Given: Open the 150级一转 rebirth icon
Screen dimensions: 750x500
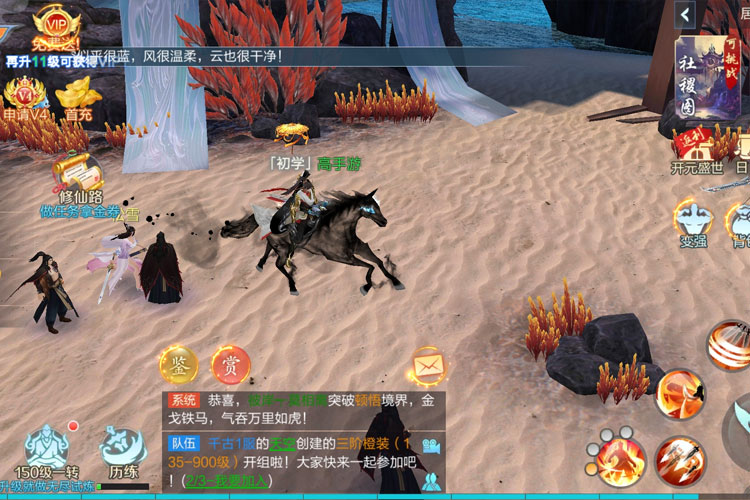Looking at the screenshot, I should coord(46,453).
